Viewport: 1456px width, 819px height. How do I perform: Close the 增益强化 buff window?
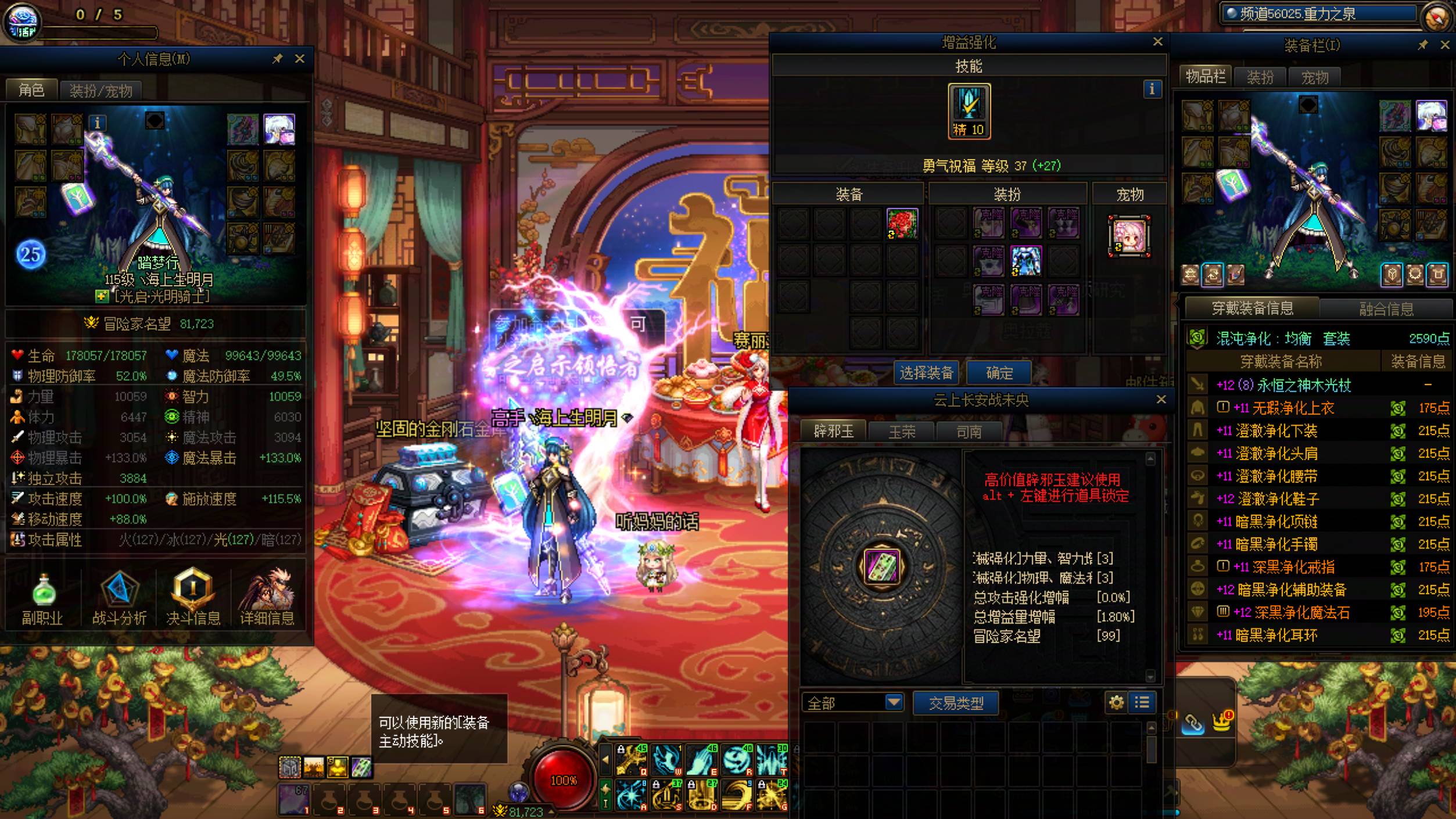pos(1158,41)
